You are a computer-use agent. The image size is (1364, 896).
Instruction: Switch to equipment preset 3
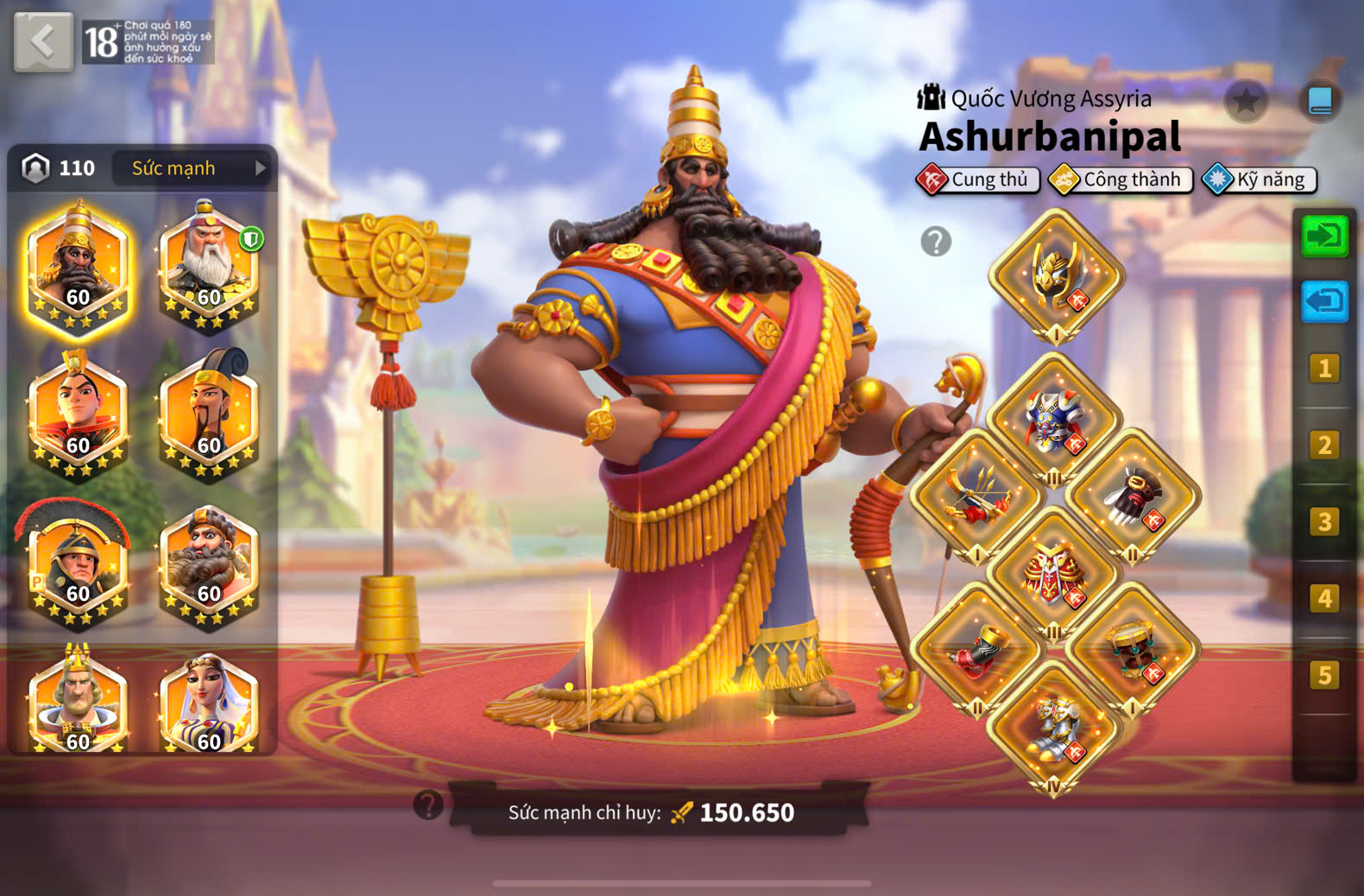[1324, 522]
